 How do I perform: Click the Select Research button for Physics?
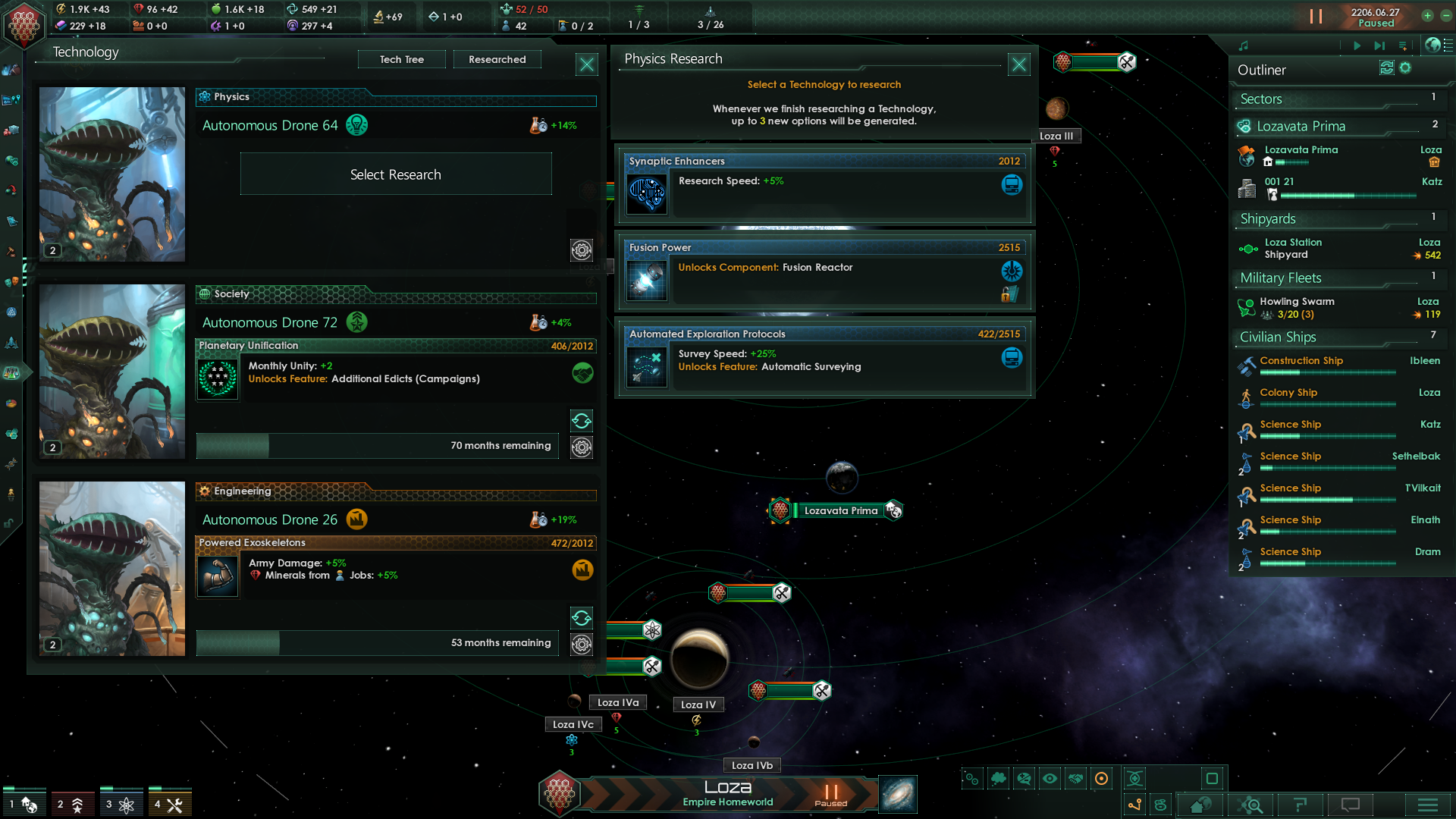pyautogui.click(x=395, y=174)
